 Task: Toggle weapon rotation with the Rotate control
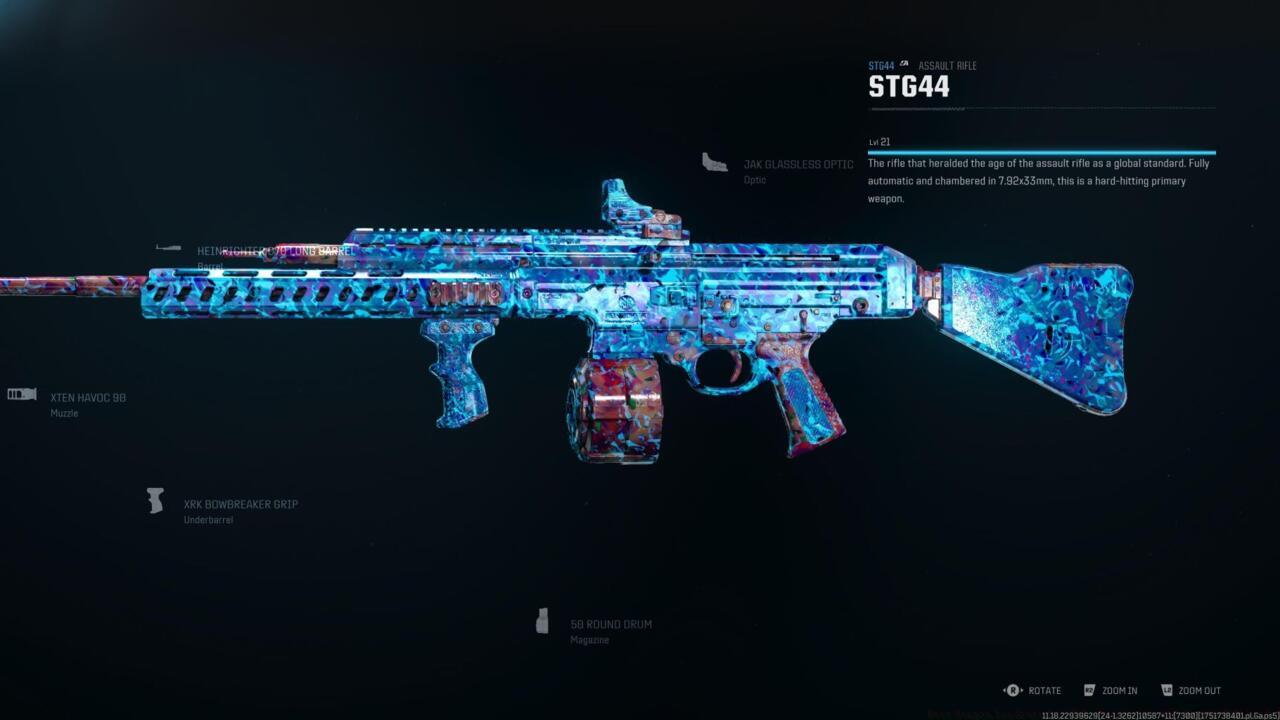1043,690
